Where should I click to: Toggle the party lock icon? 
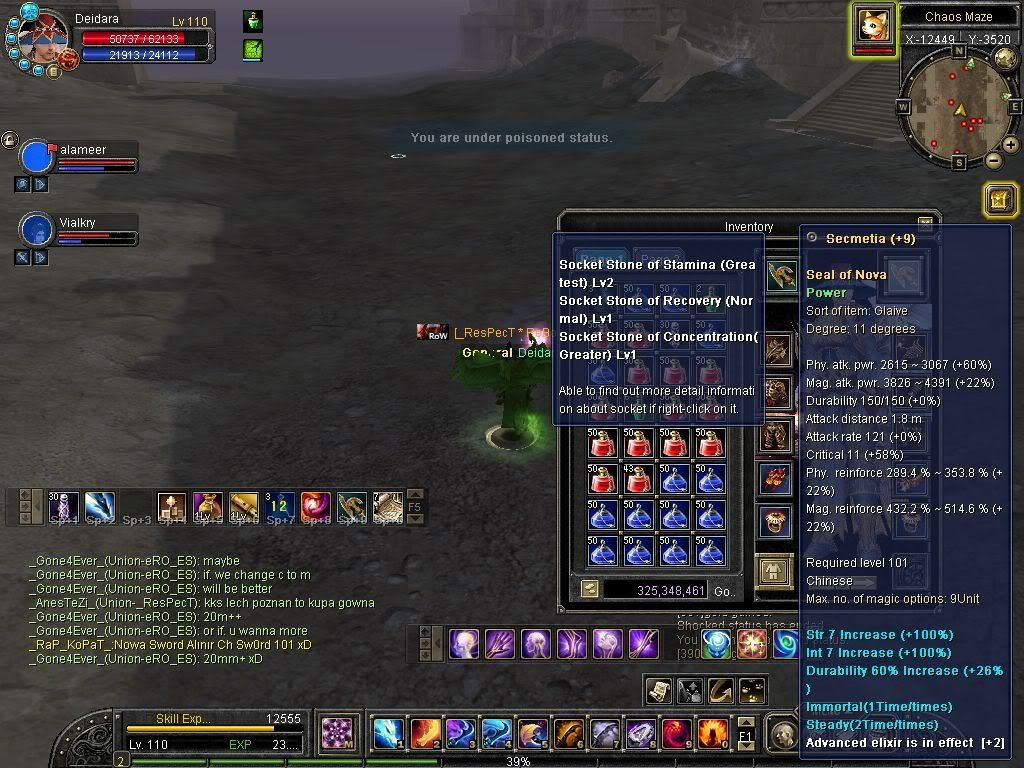tap(10, 140)
